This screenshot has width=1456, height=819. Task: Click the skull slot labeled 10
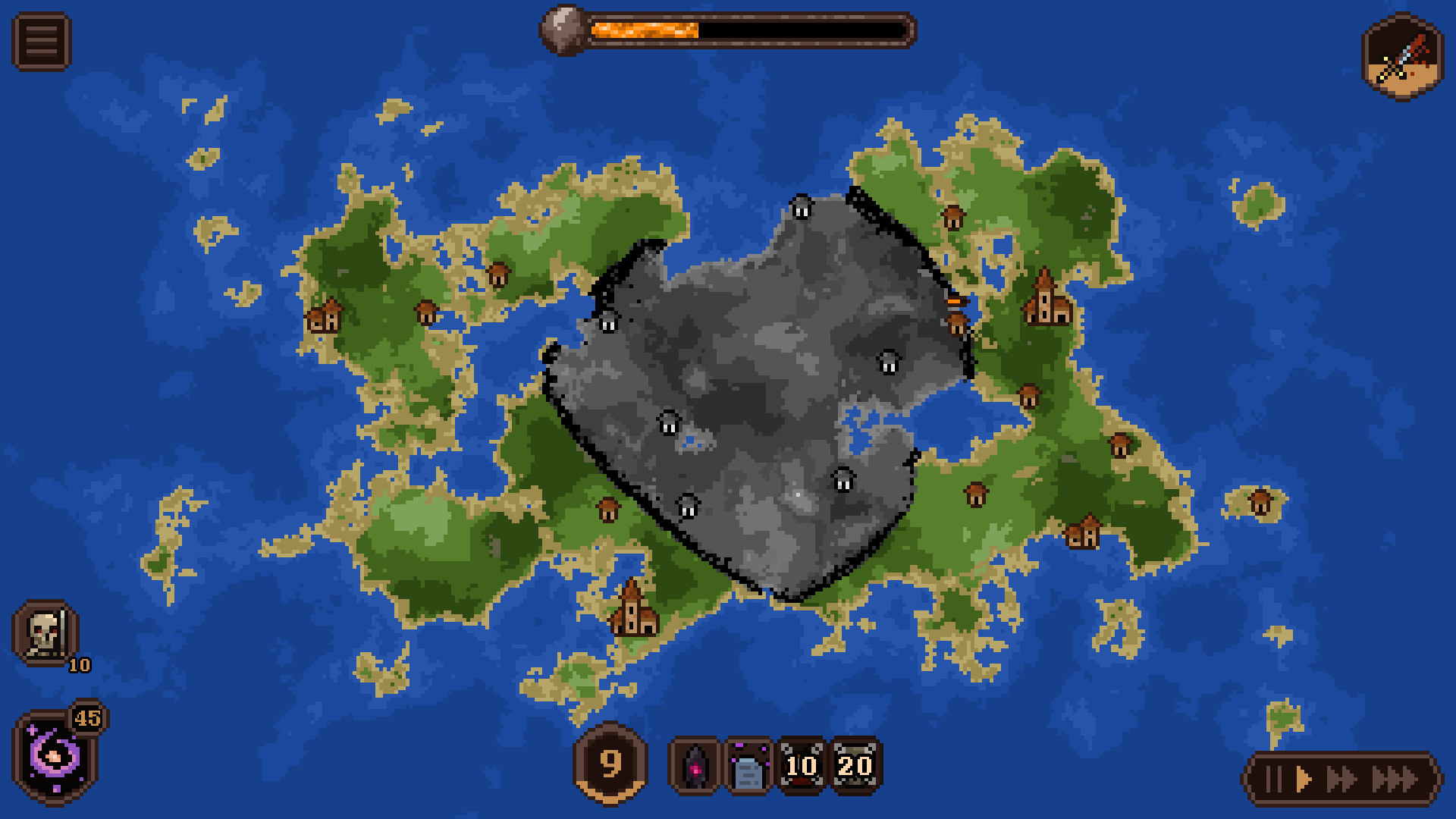[800, 766]
